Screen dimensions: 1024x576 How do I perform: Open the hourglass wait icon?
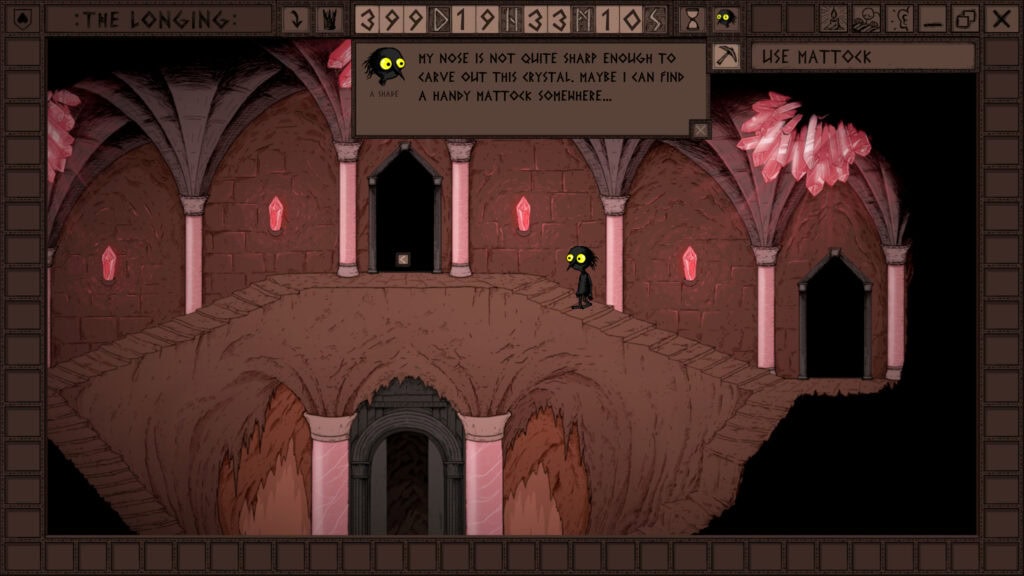[691, 19]
